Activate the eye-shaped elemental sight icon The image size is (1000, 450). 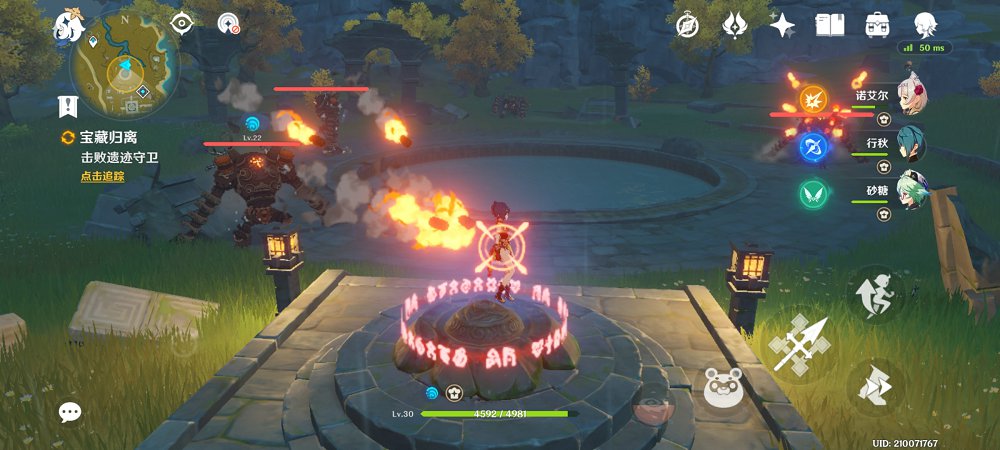click(x=182, y=23)
